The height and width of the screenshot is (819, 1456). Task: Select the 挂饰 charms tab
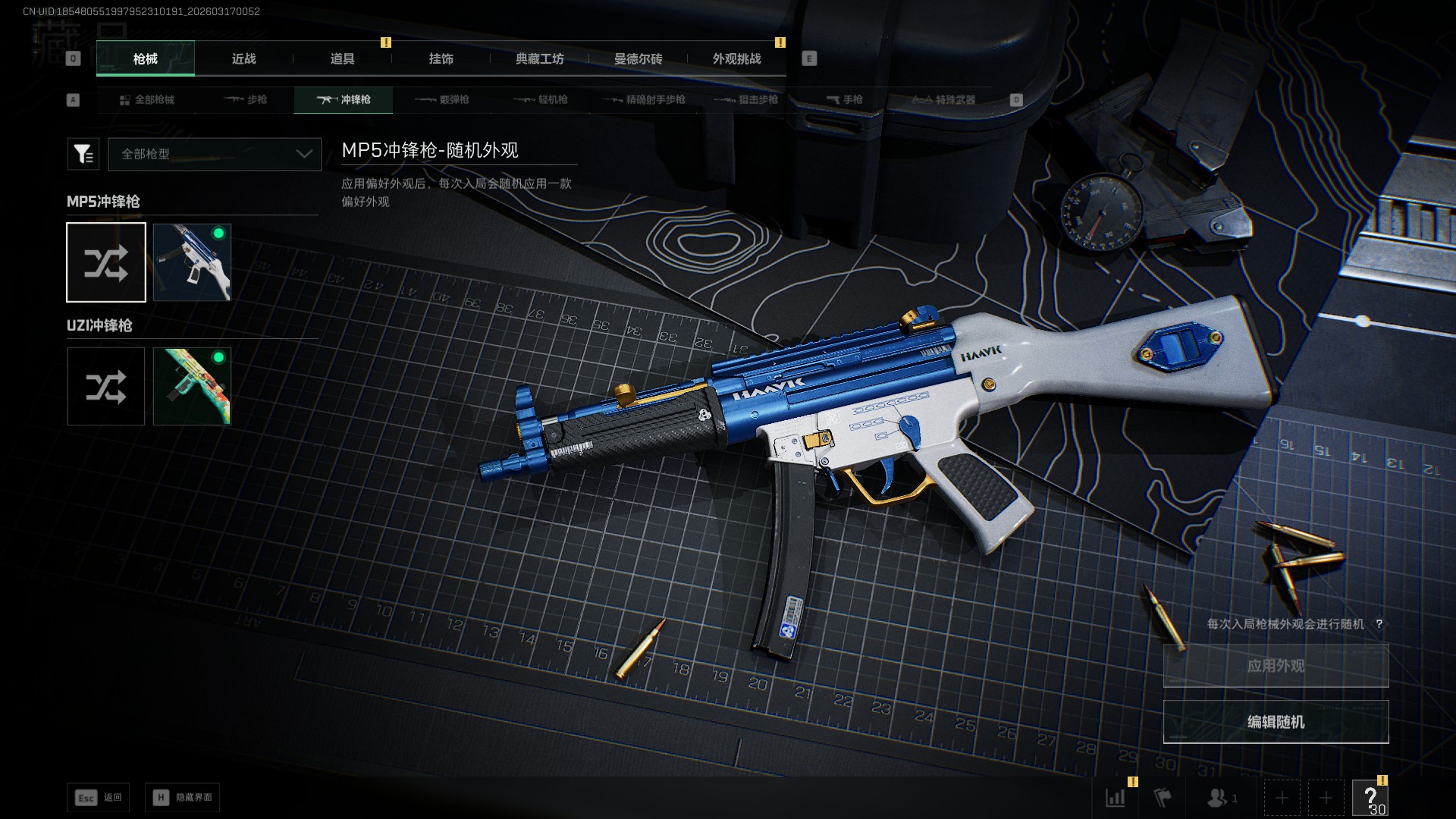coord(441,59)
